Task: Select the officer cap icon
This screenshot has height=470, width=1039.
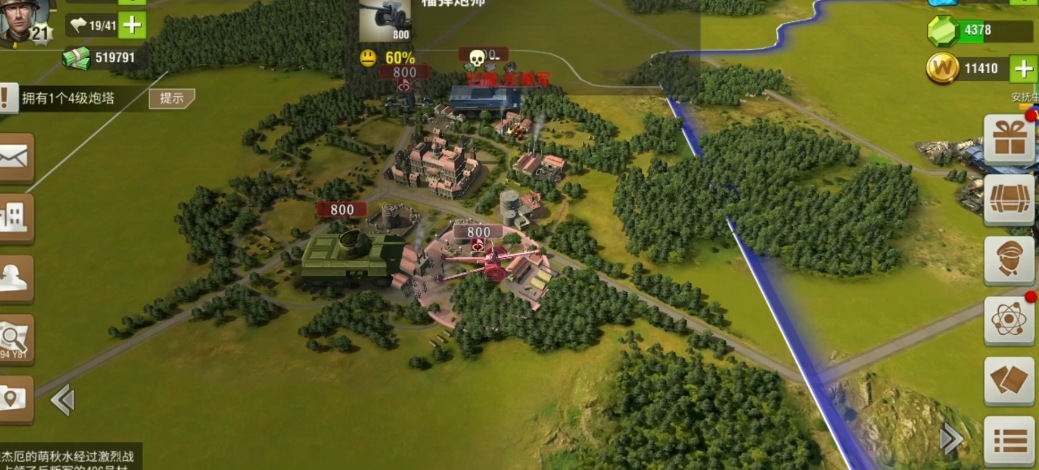Action: pos(16,277)
